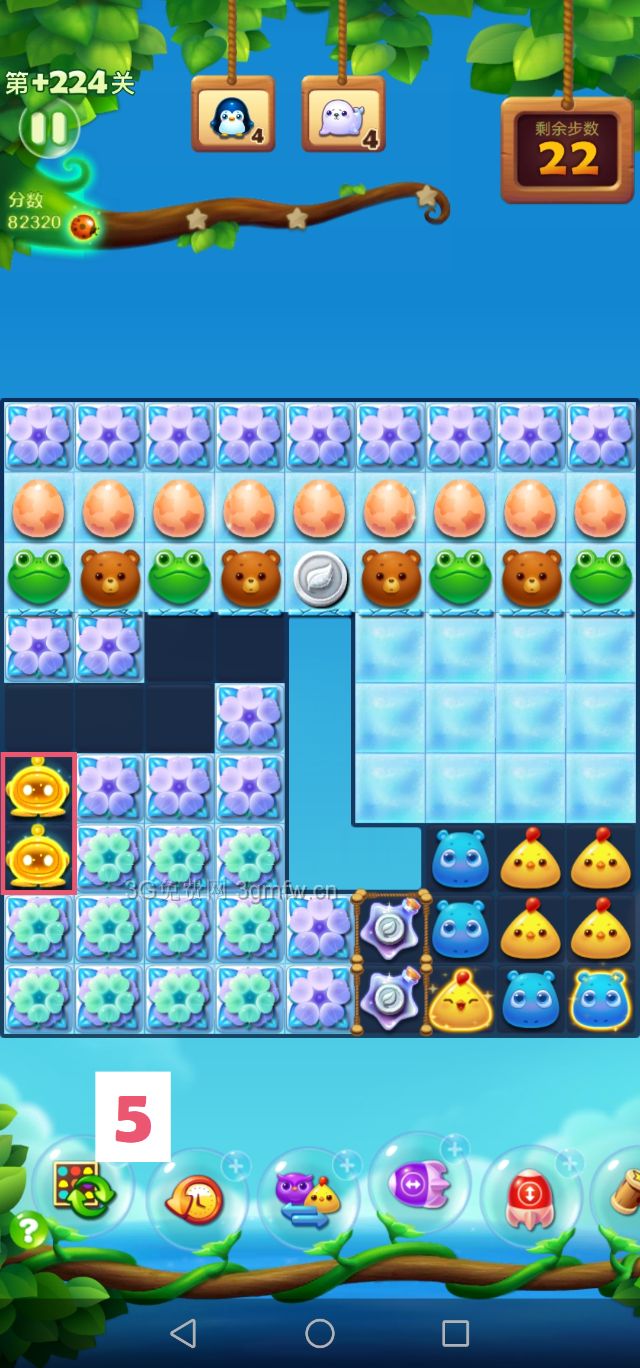Activate the horizontal purple rocket booster
The height and width of the screenshot is (1368, 640).
click(x=419, y=1185)
